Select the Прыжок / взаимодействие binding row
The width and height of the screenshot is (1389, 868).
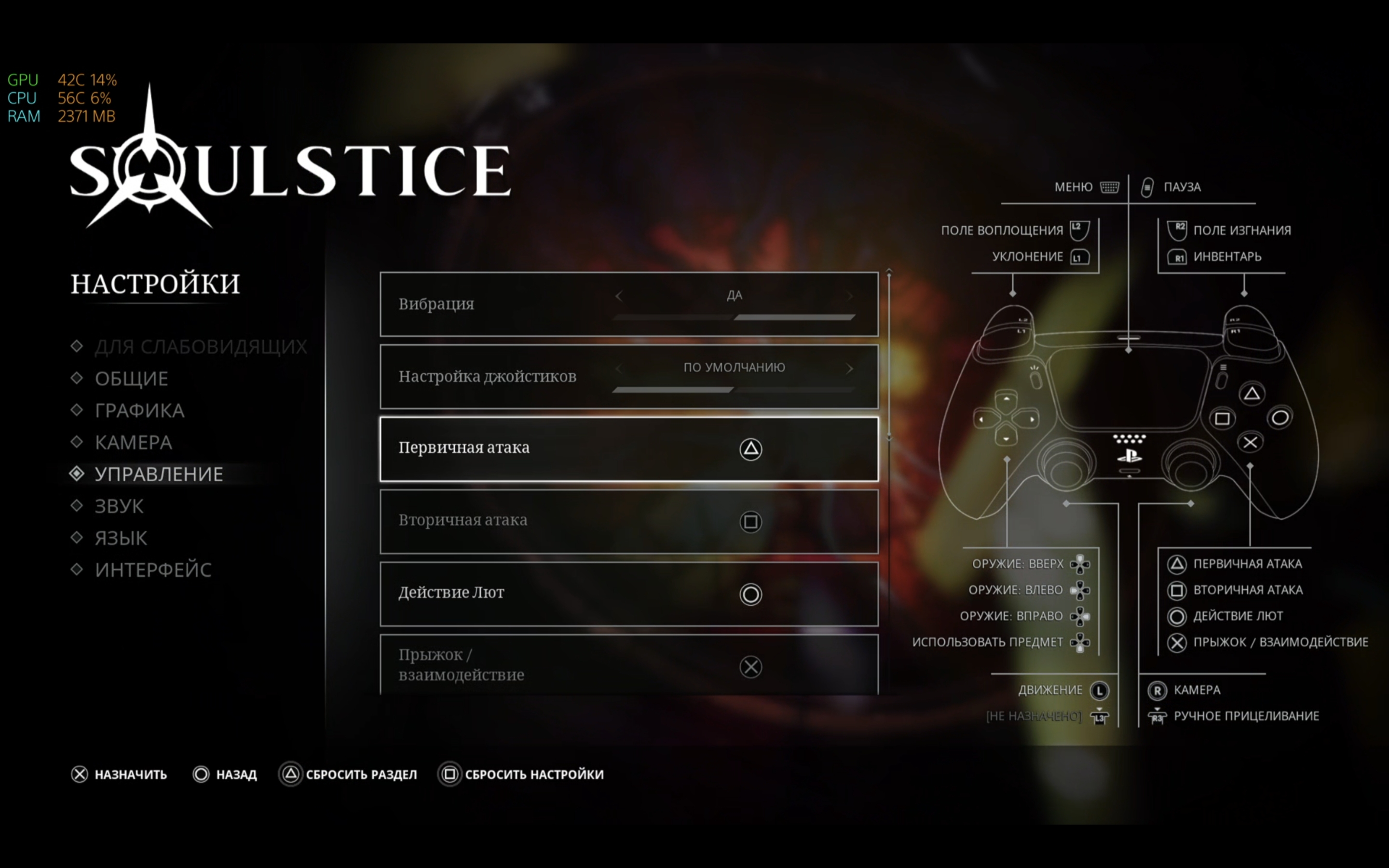[629, 665]
